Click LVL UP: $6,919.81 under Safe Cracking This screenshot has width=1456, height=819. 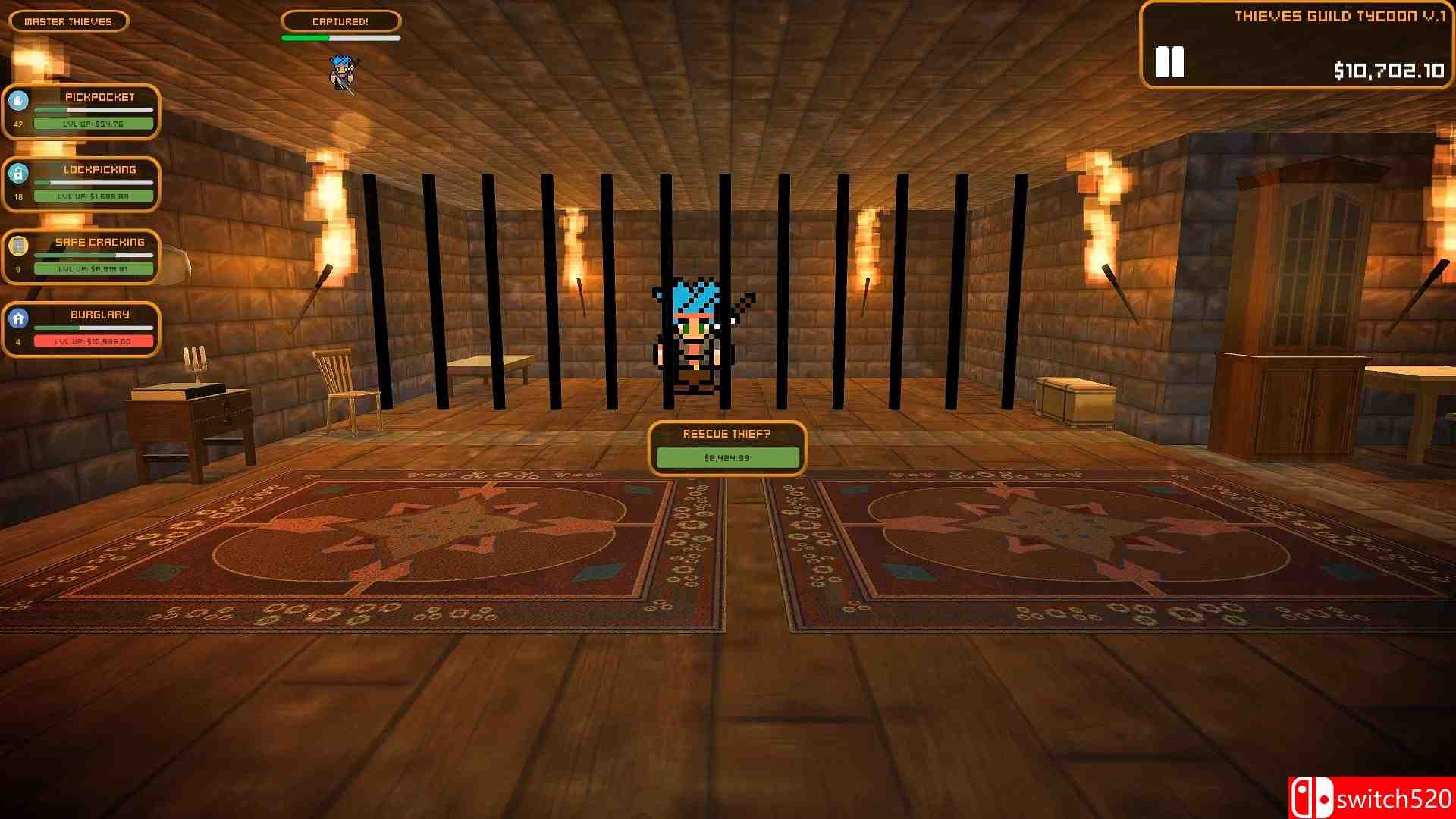click(x=93, y=268)
